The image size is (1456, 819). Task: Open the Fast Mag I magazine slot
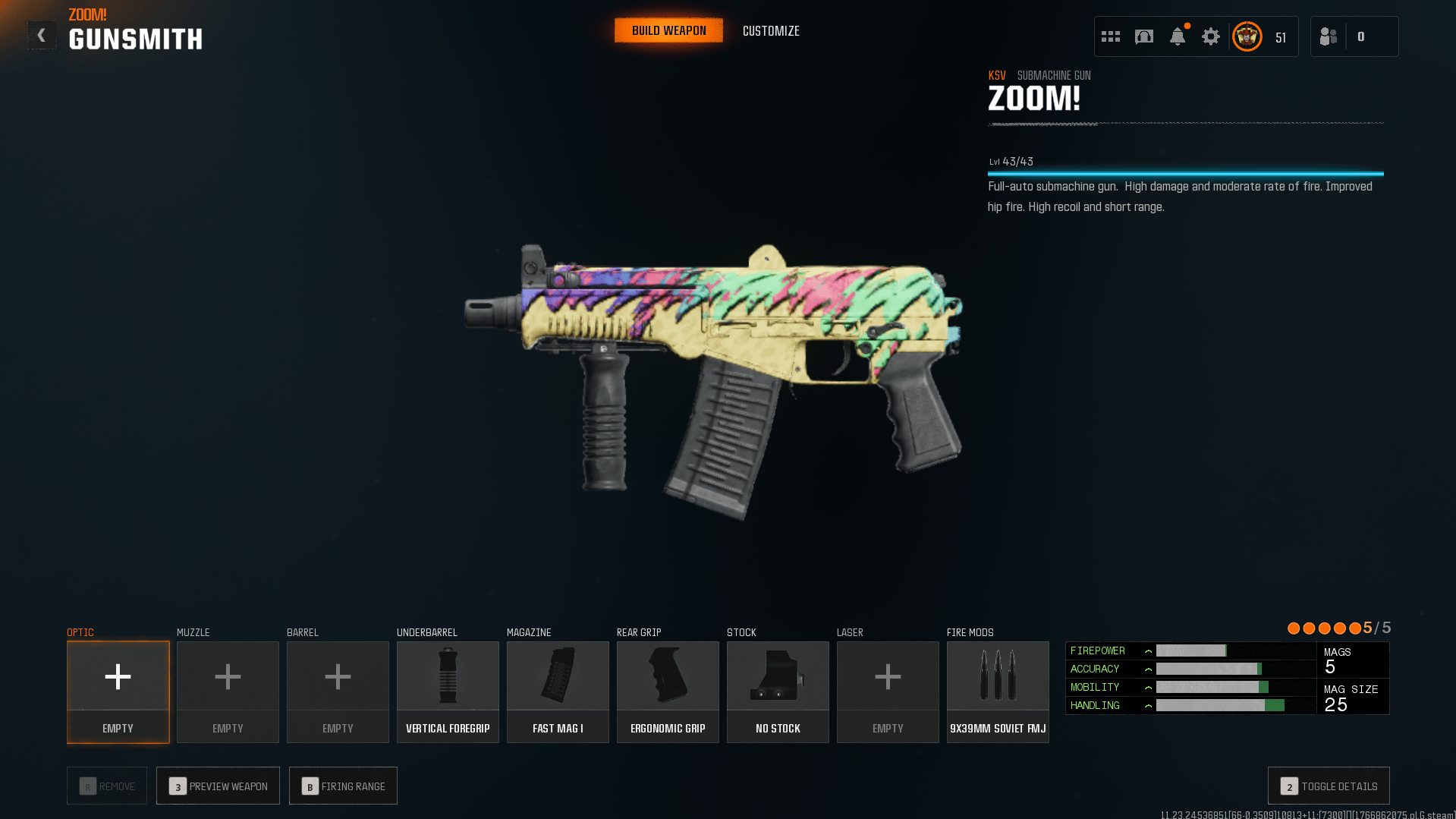558,691
